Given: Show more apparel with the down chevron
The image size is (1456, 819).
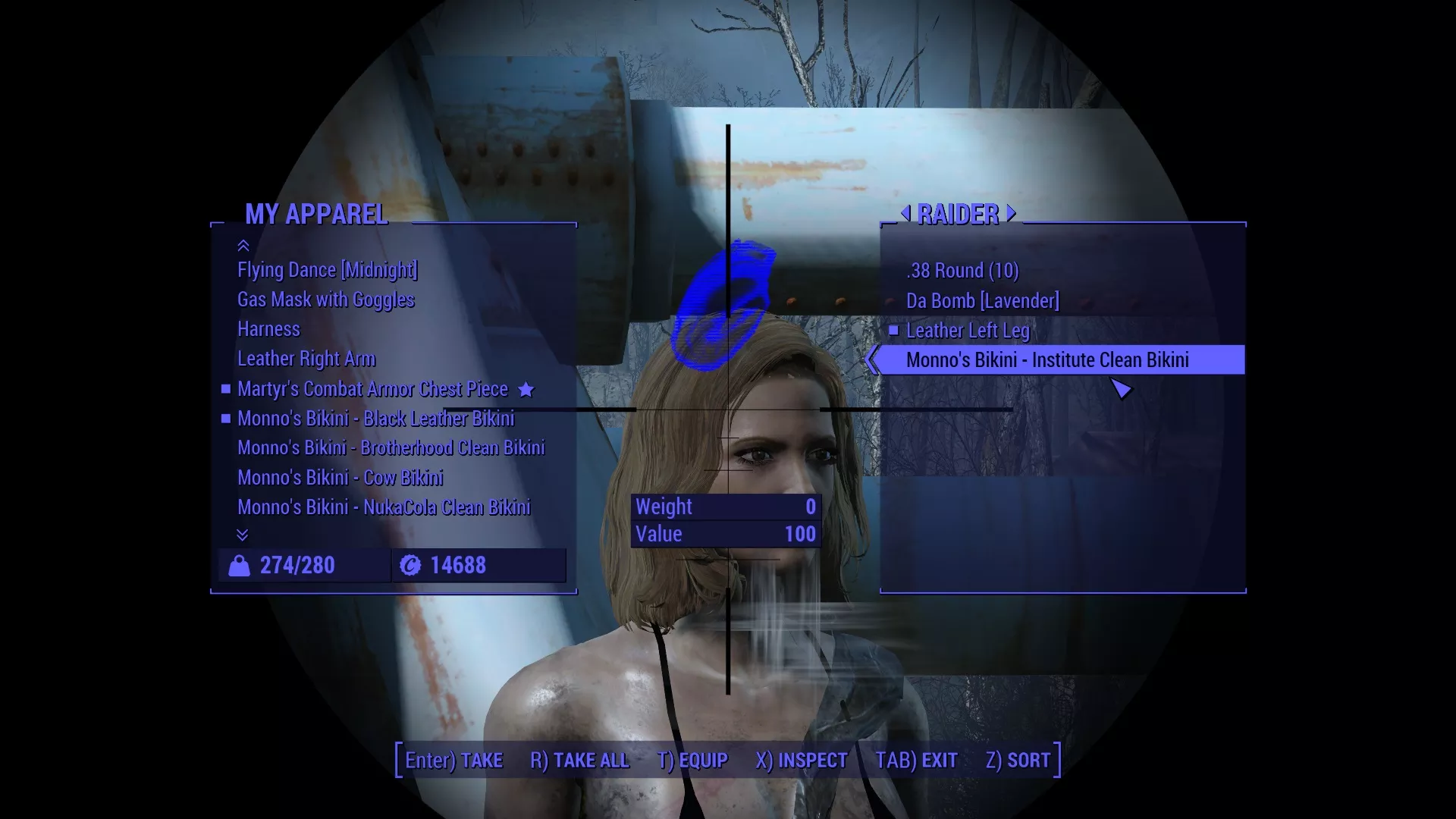Looking at the screenshot, I should 243,535.
